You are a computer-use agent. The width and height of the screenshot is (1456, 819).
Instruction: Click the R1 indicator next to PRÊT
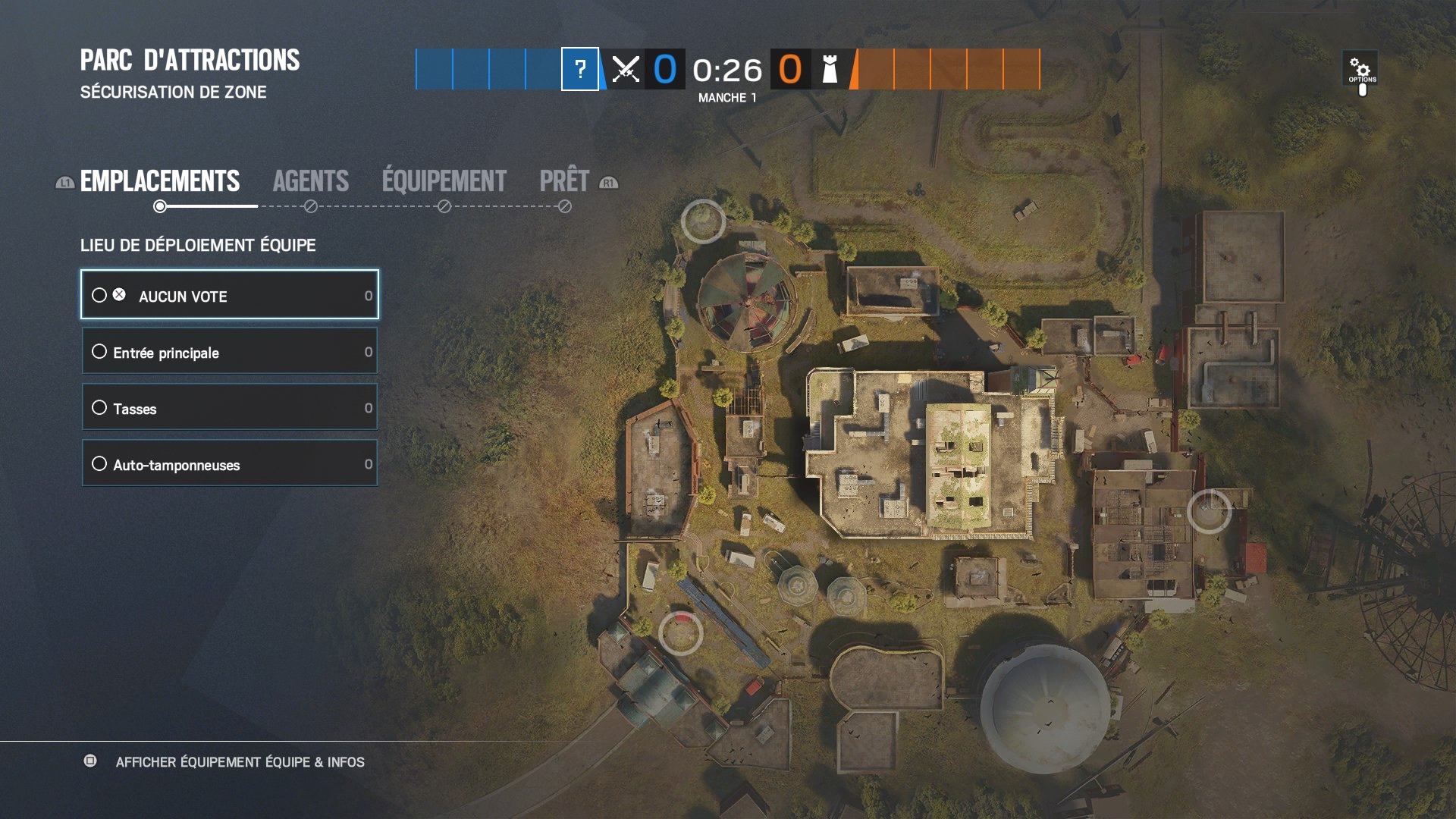(x=608, y=183)
